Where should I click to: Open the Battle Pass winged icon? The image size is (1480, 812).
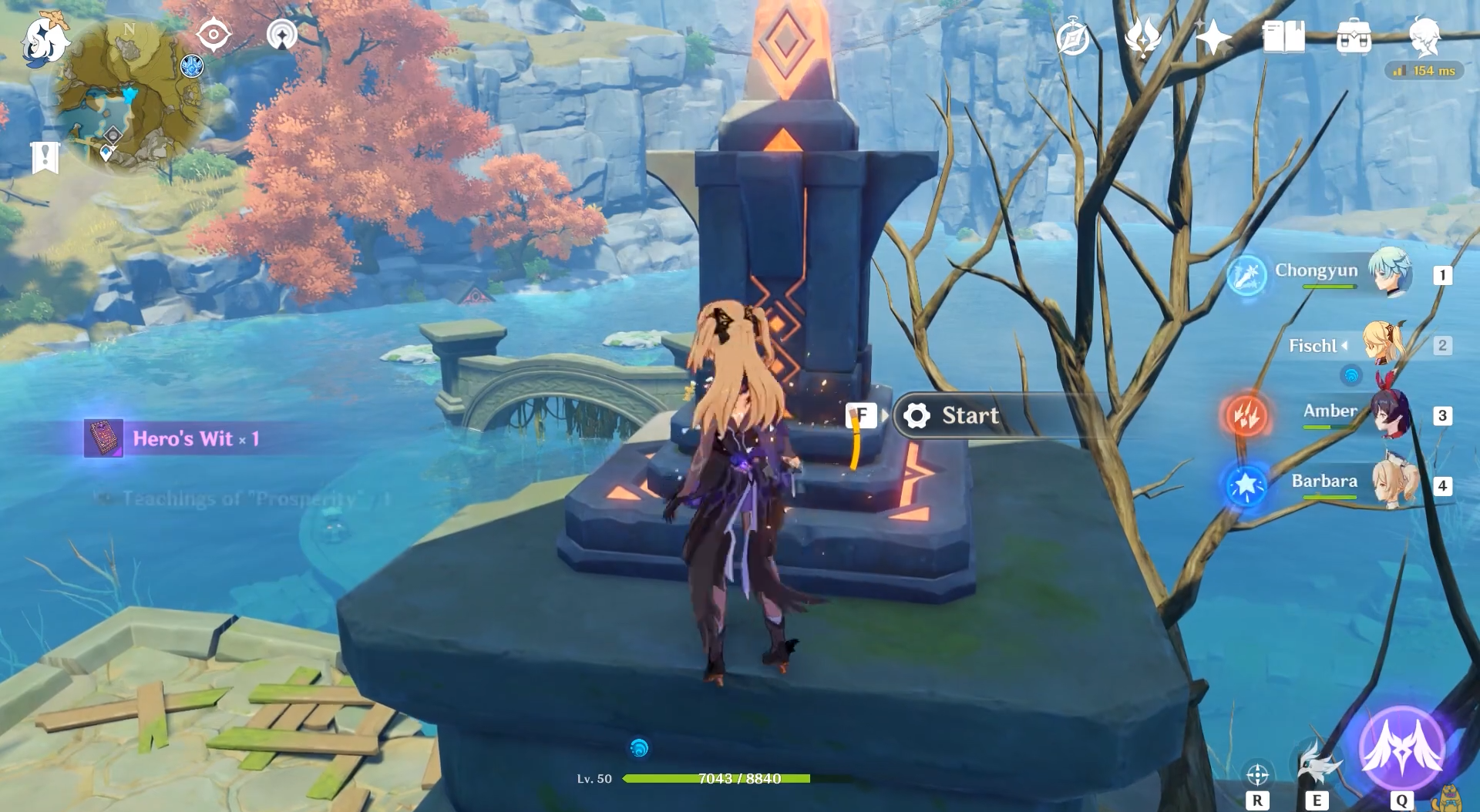coord(1143,37)
